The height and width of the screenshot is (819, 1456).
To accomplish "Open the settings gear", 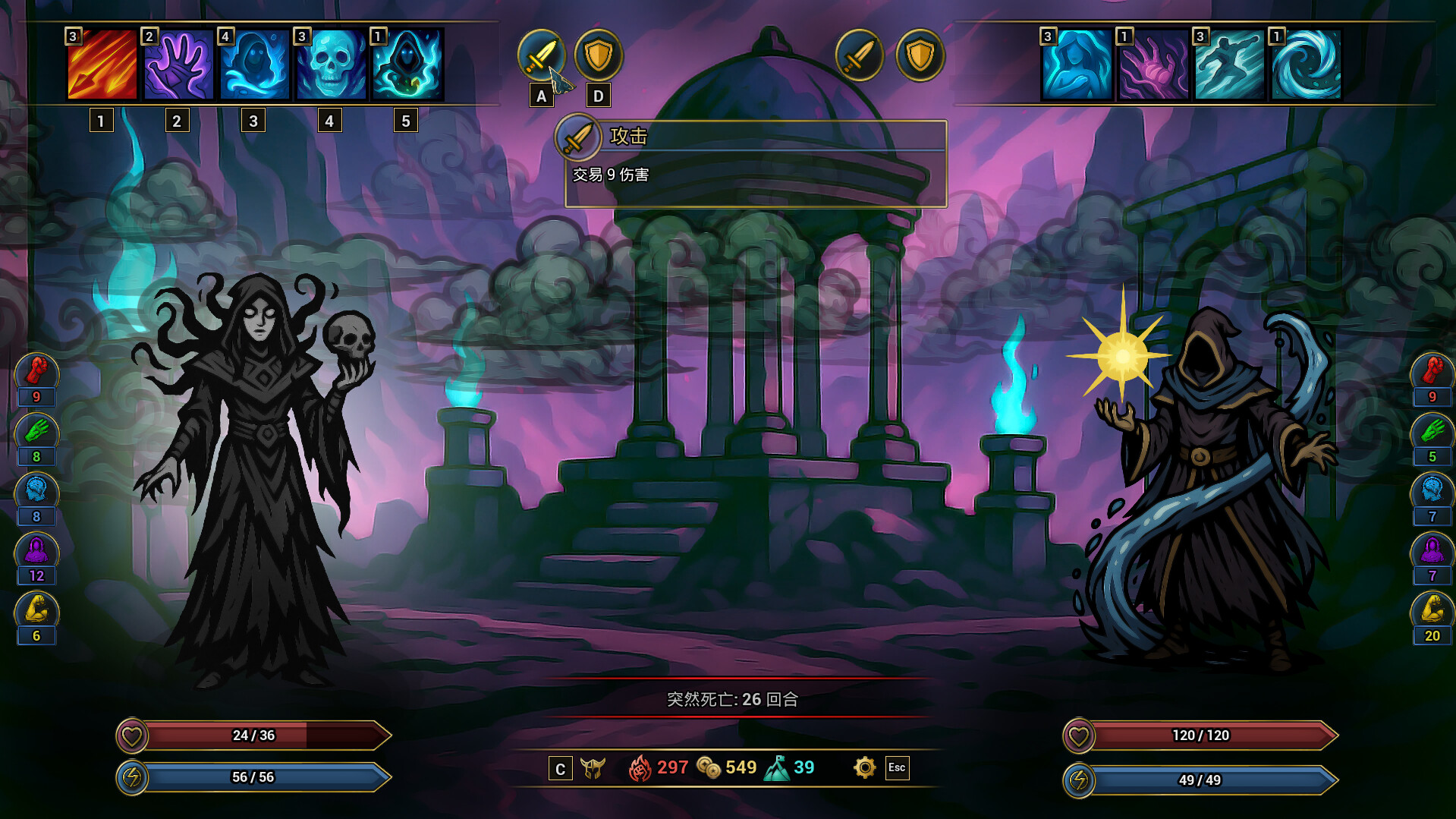I will (864, 767).
